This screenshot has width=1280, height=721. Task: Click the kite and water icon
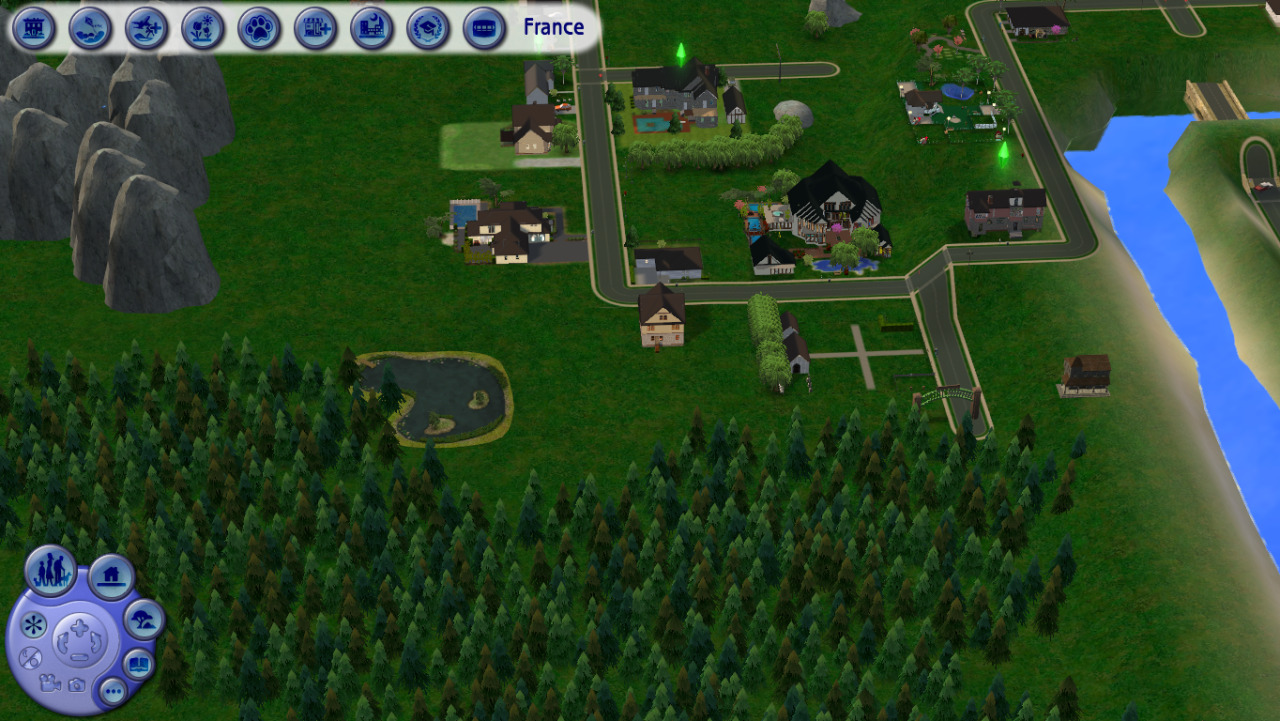pos(90,28)
